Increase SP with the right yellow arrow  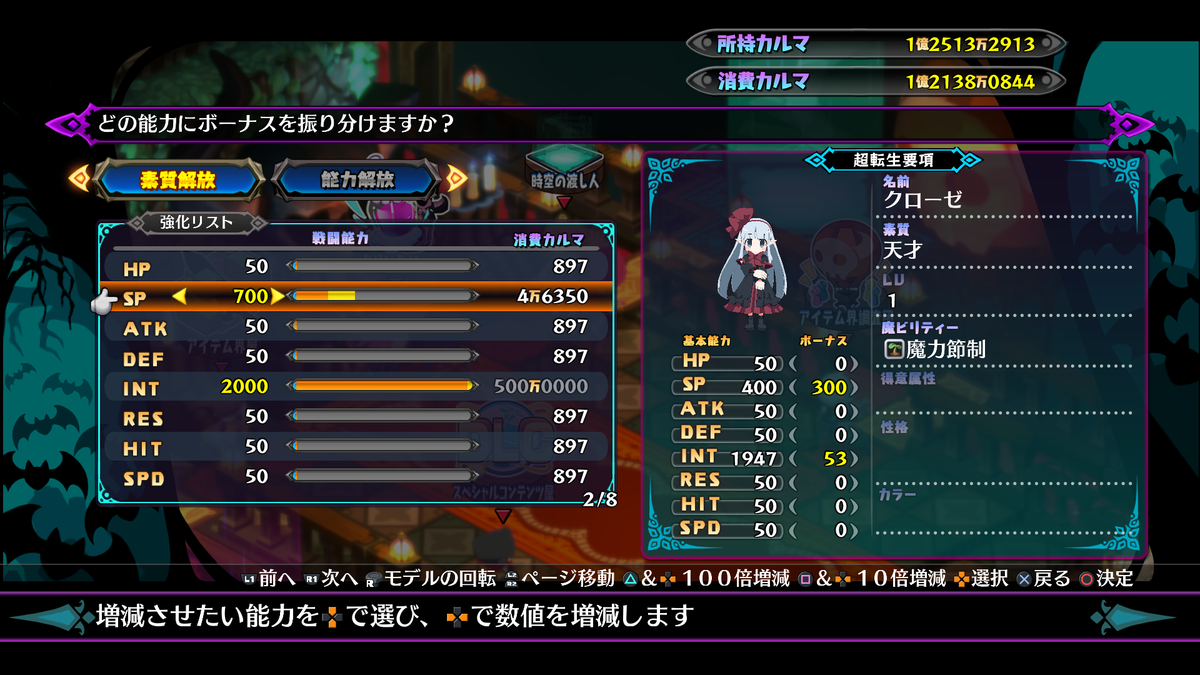278,296
